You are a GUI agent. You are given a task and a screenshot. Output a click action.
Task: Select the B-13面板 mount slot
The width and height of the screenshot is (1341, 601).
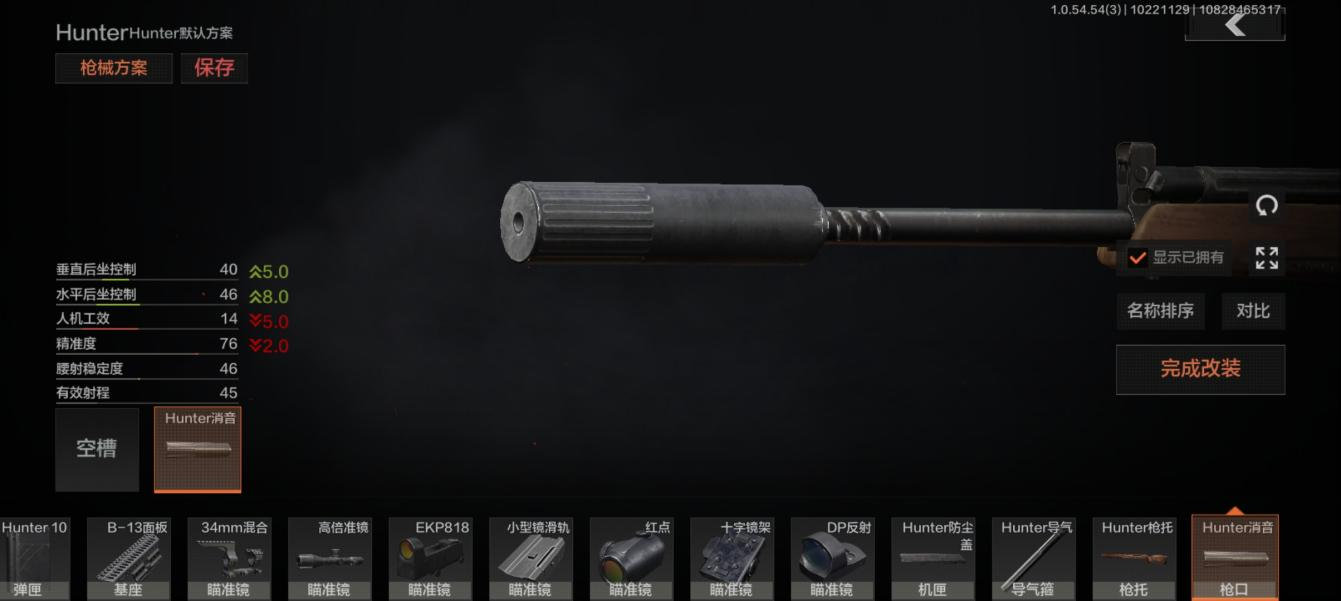(128, 558)
